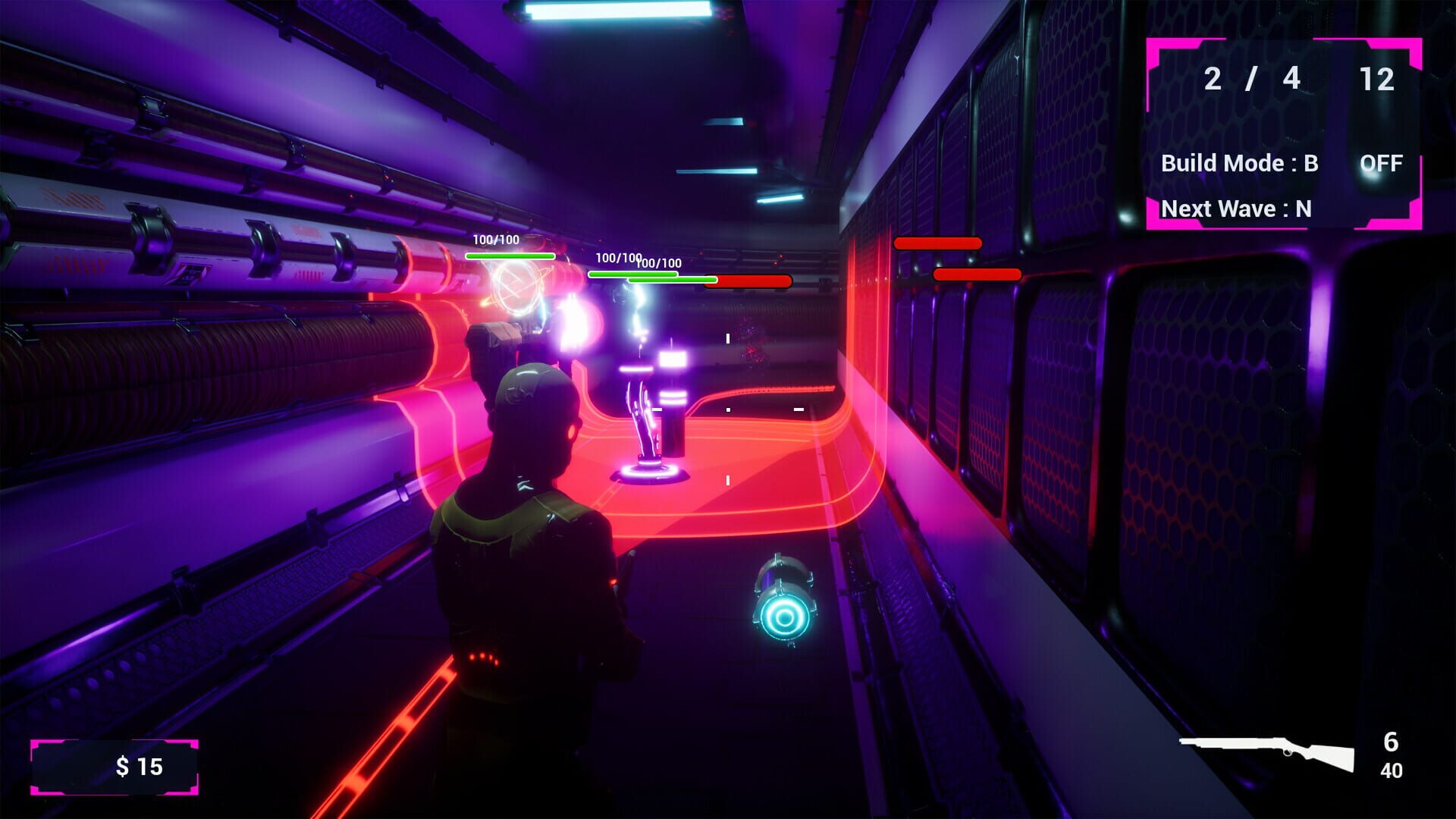Expand the pink HUD stats panel
Viewport: 1456px width, 819px height.
(x=1285, y=133)
